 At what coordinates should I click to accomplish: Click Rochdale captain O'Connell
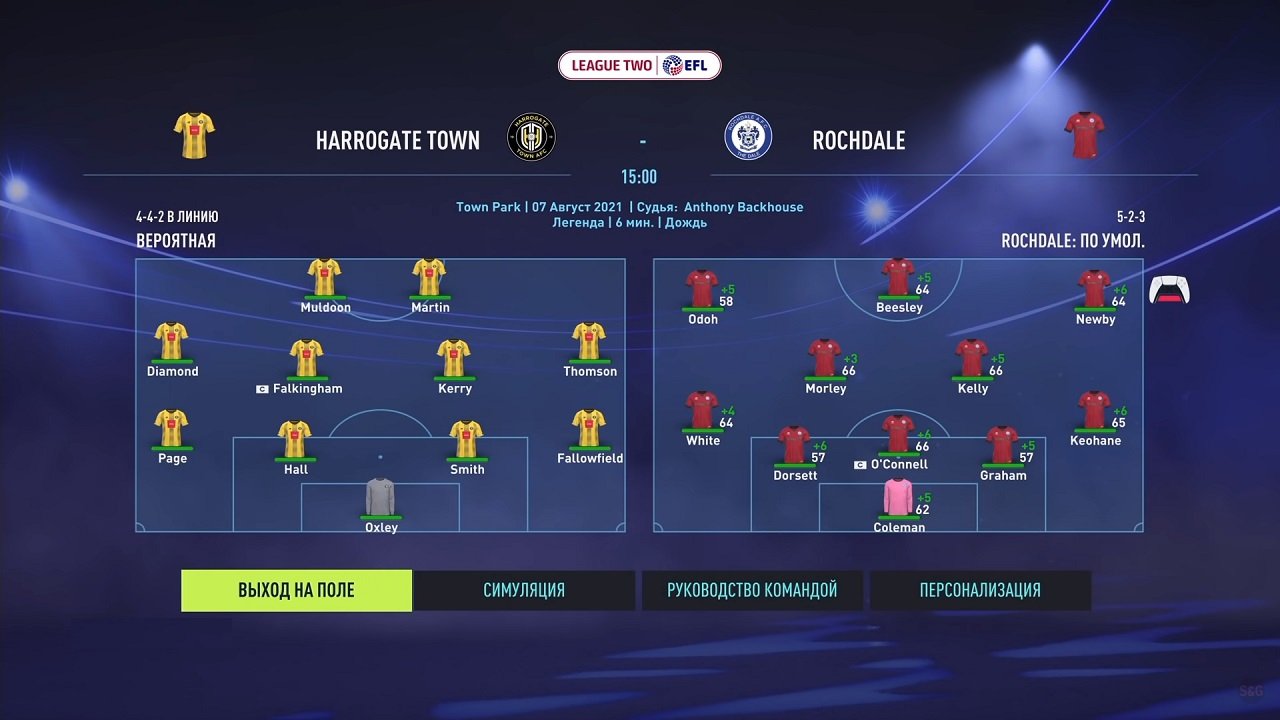pos(898,435)
